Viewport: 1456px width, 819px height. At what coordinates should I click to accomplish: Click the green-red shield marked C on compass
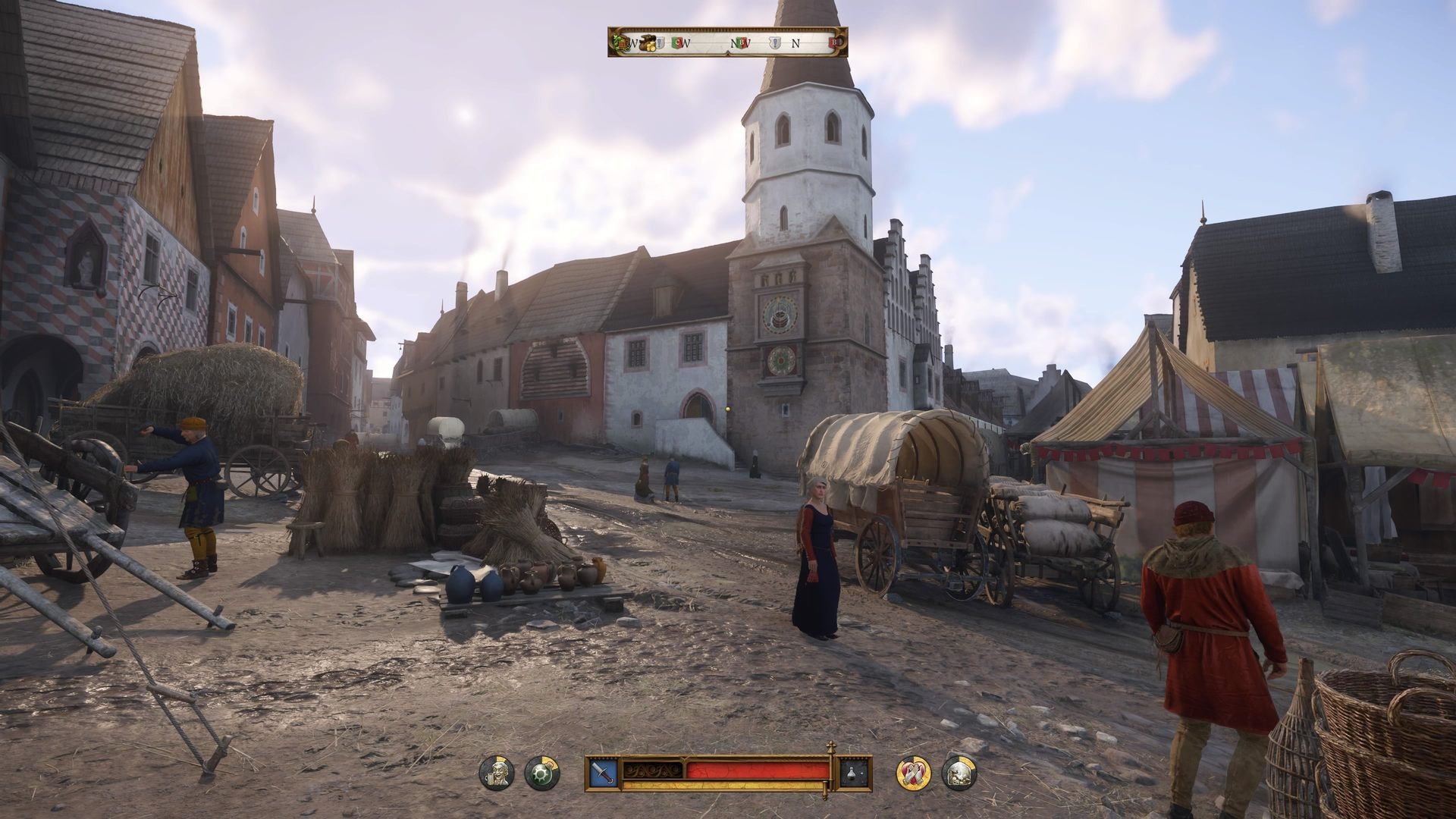(677, 43)
